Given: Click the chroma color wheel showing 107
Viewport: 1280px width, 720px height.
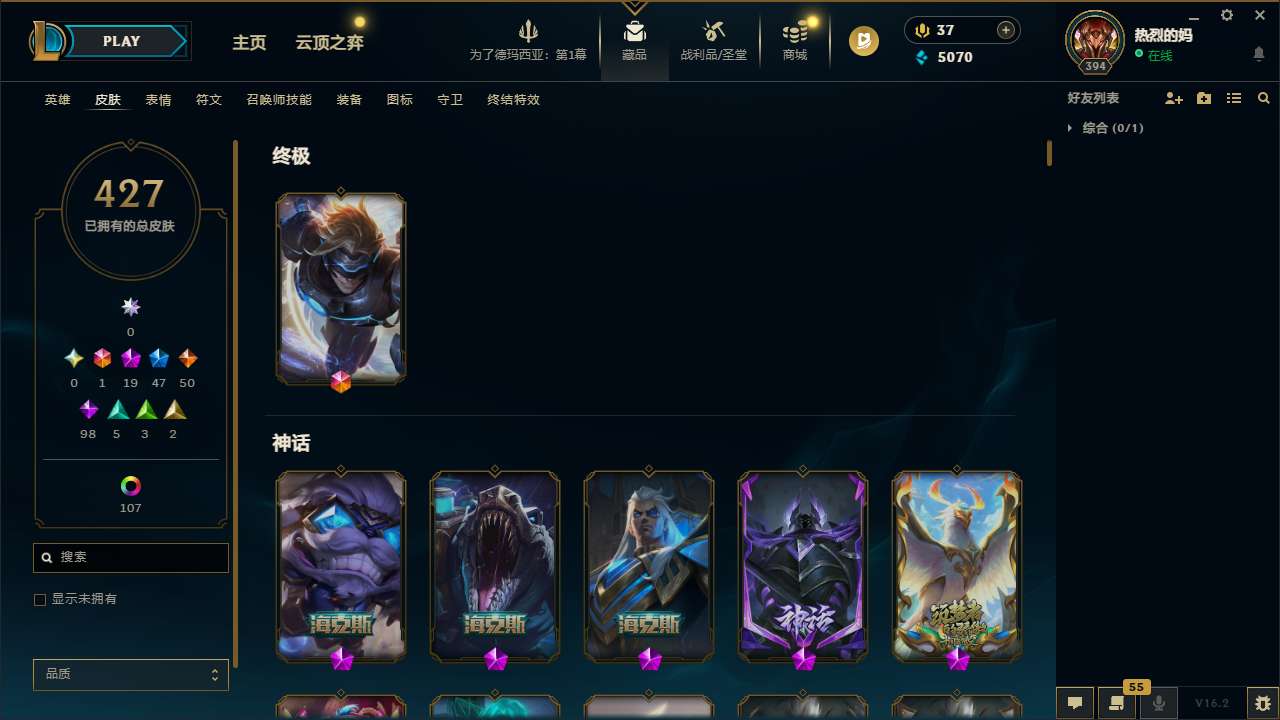Looking at the screenshot, I should click(130, 486).
